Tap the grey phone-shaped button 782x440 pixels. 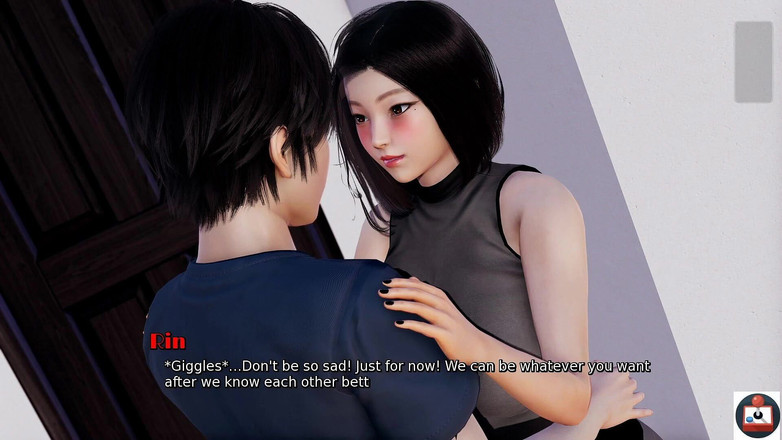753,62
